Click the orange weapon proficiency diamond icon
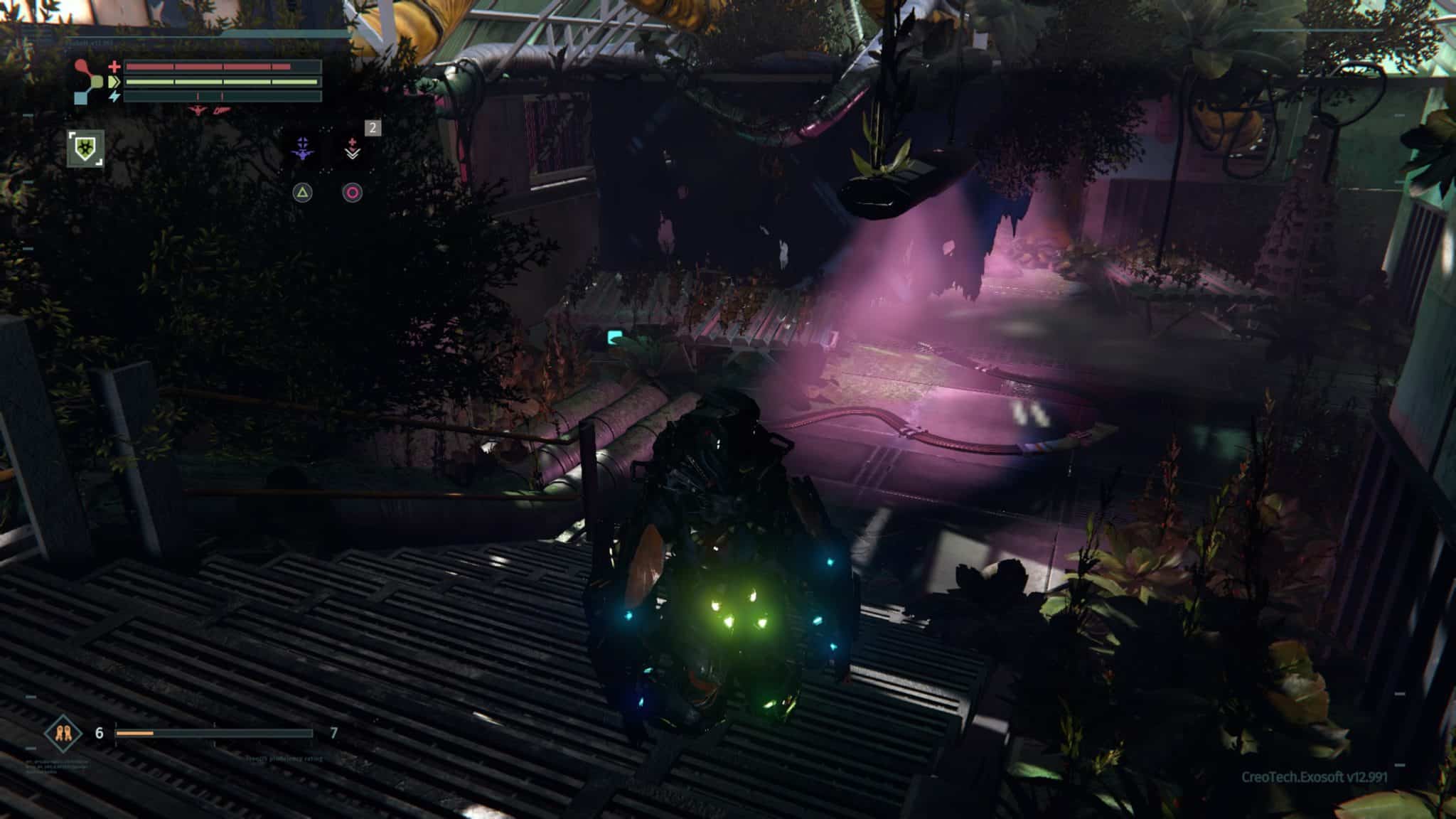 pos(63,733)
